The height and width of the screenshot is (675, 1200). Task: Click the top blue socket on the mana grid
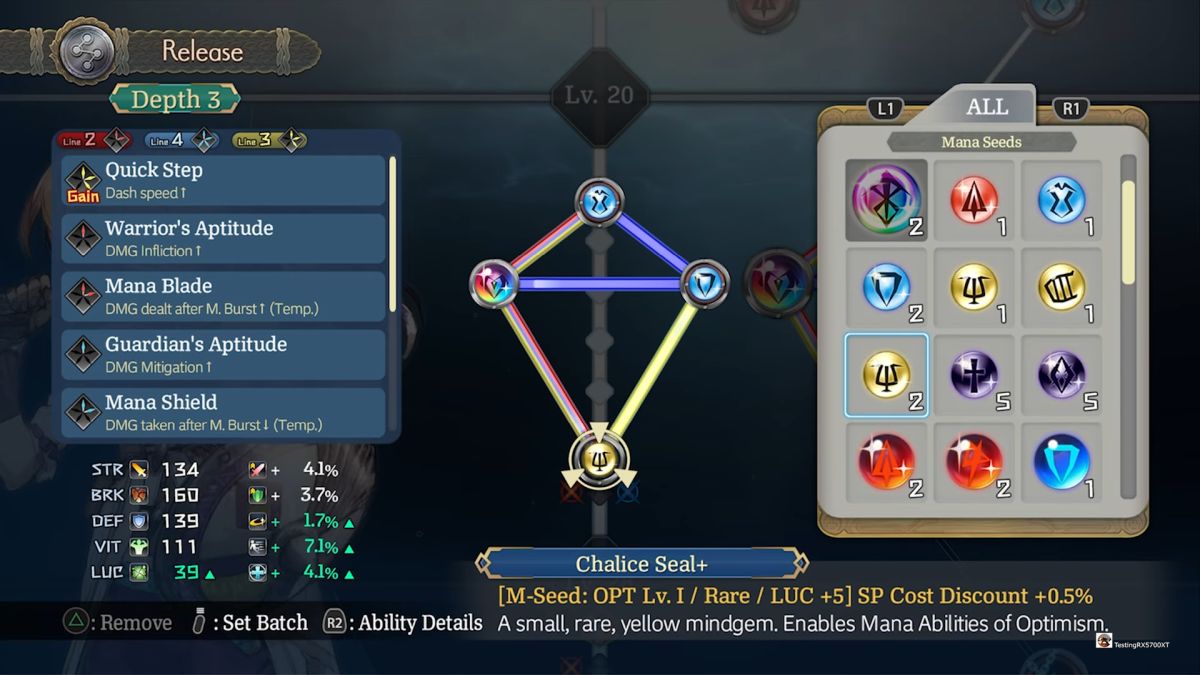pyautogui.click(x=599, y=201)
